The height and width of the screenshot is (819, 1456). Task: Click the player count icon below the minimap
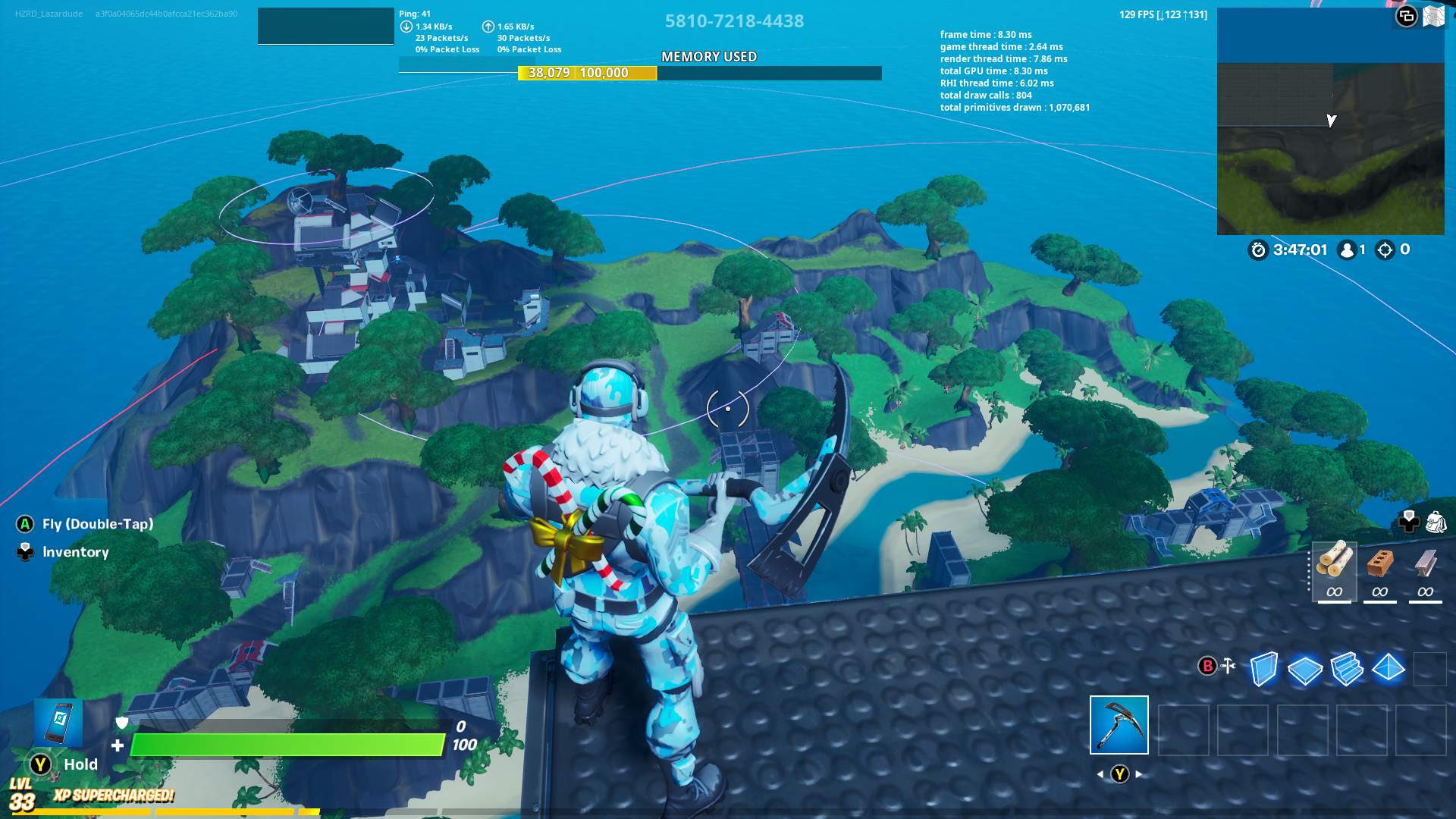point(1346,251)
